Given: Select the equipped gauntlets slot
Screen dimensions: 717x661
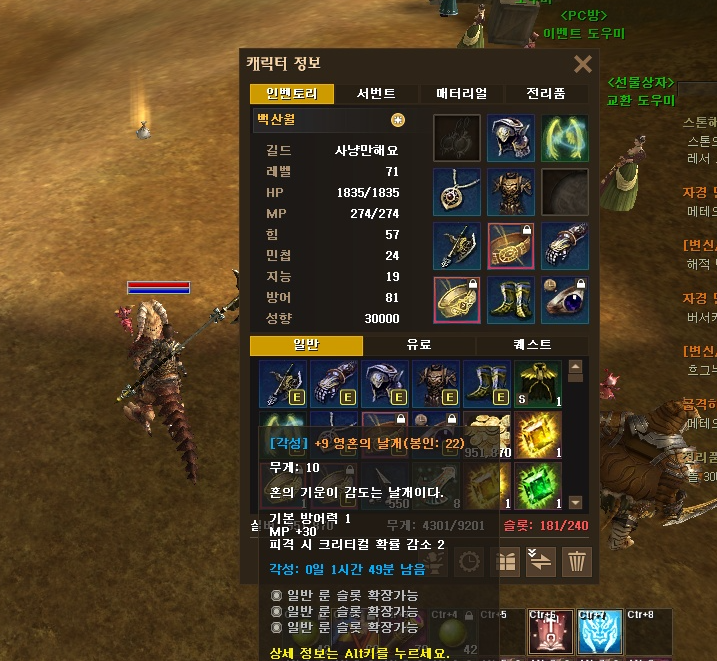Looking at the screenshot, I should click(x=565, y=246).
